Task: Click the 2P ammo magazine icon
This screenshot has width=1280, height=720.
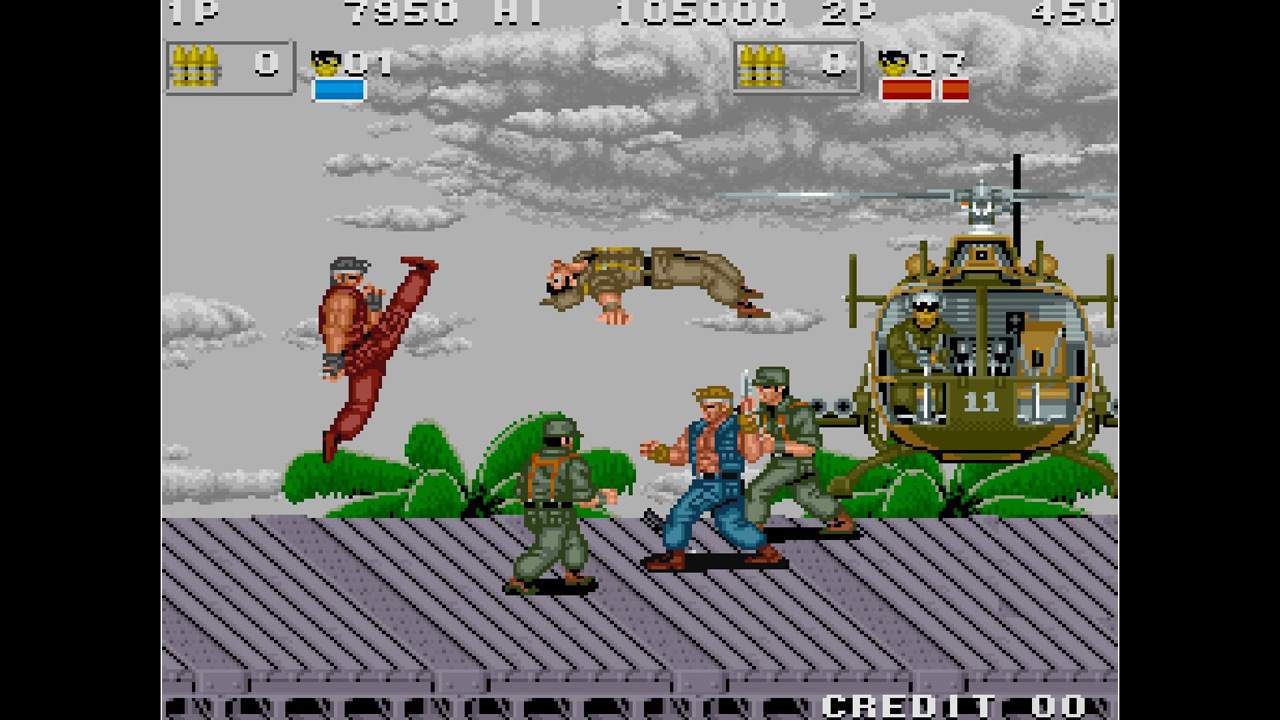Action: pos(766,65)
